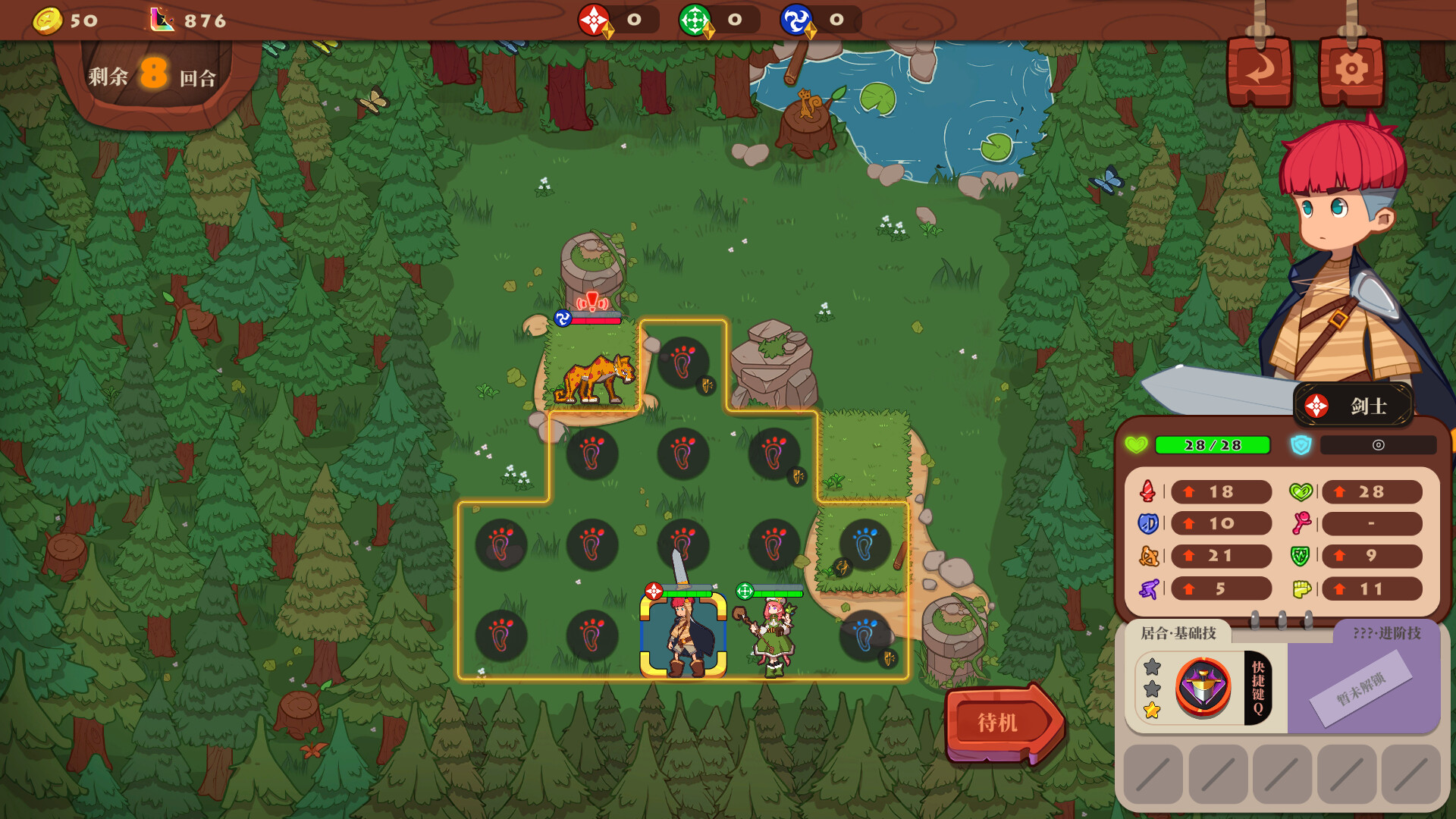Activate the 居合 basic skill icon
This screenshot has width=1456, height=819.
point(1203,689)
